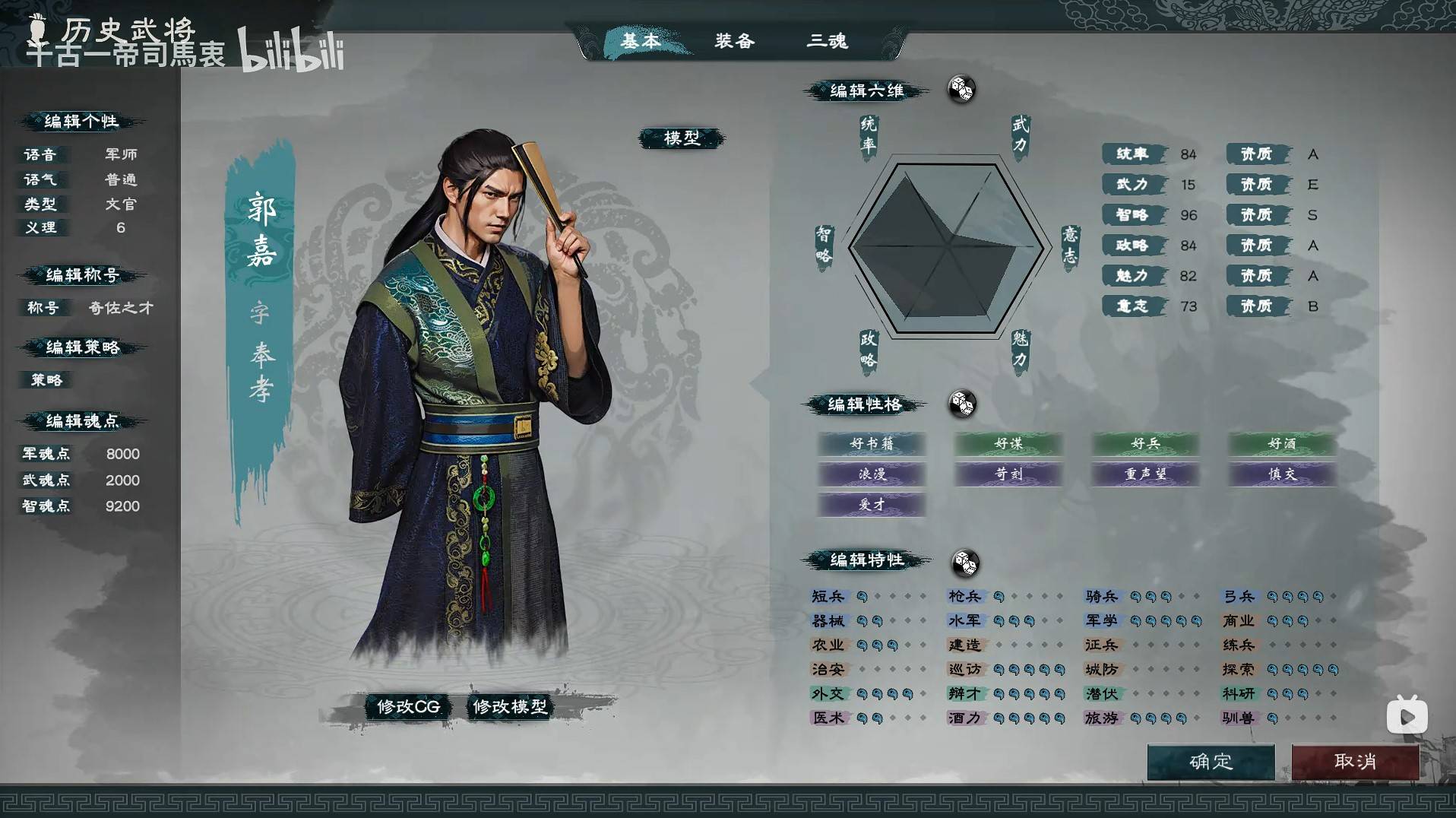Open the 类型 type selector showing 文官
The image size is (1456, 818).
click(x=120, y=204)
